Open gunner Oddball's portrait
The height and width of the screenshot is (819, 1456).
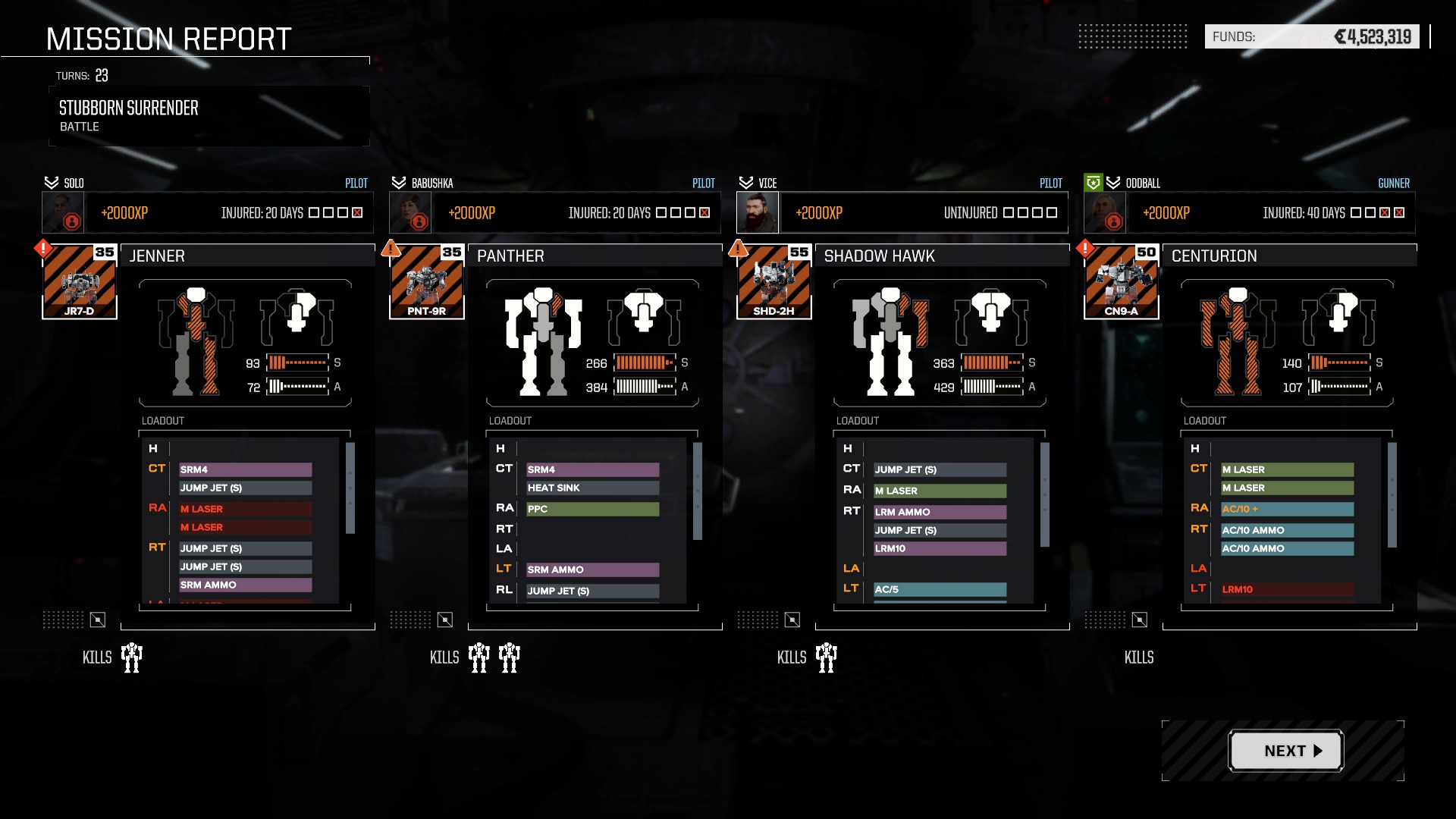tap(1105, 213)
